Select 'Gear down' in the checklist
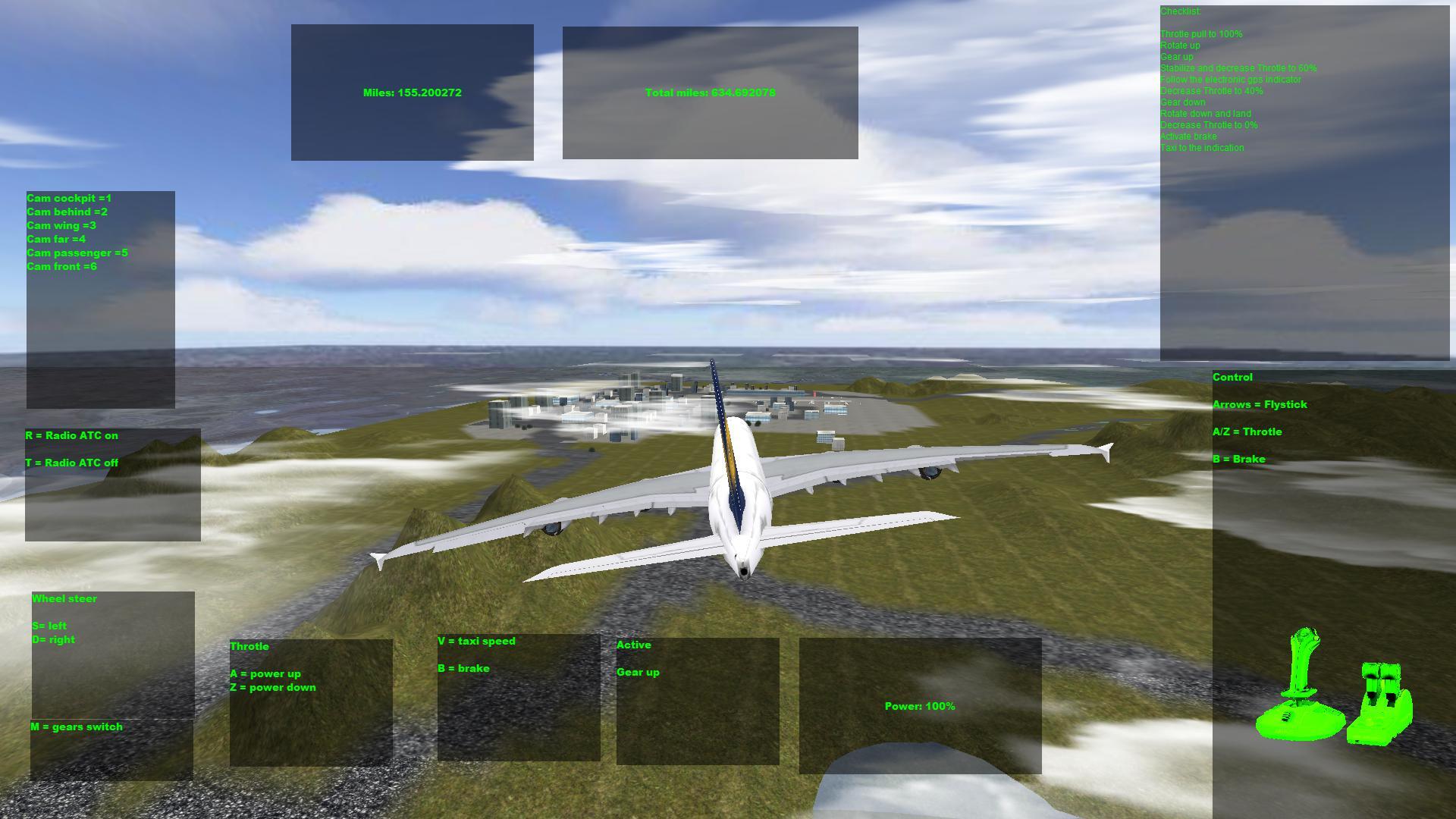1456x819 pixels. click(x=1182, y=102)
